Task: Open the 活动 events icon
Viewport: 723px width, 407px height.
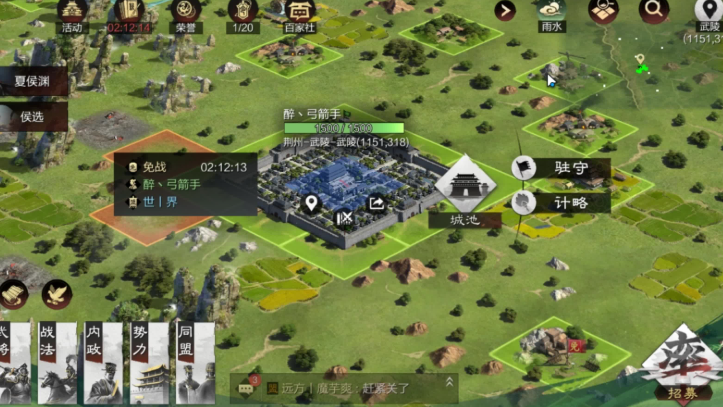Action: (72, 13)
